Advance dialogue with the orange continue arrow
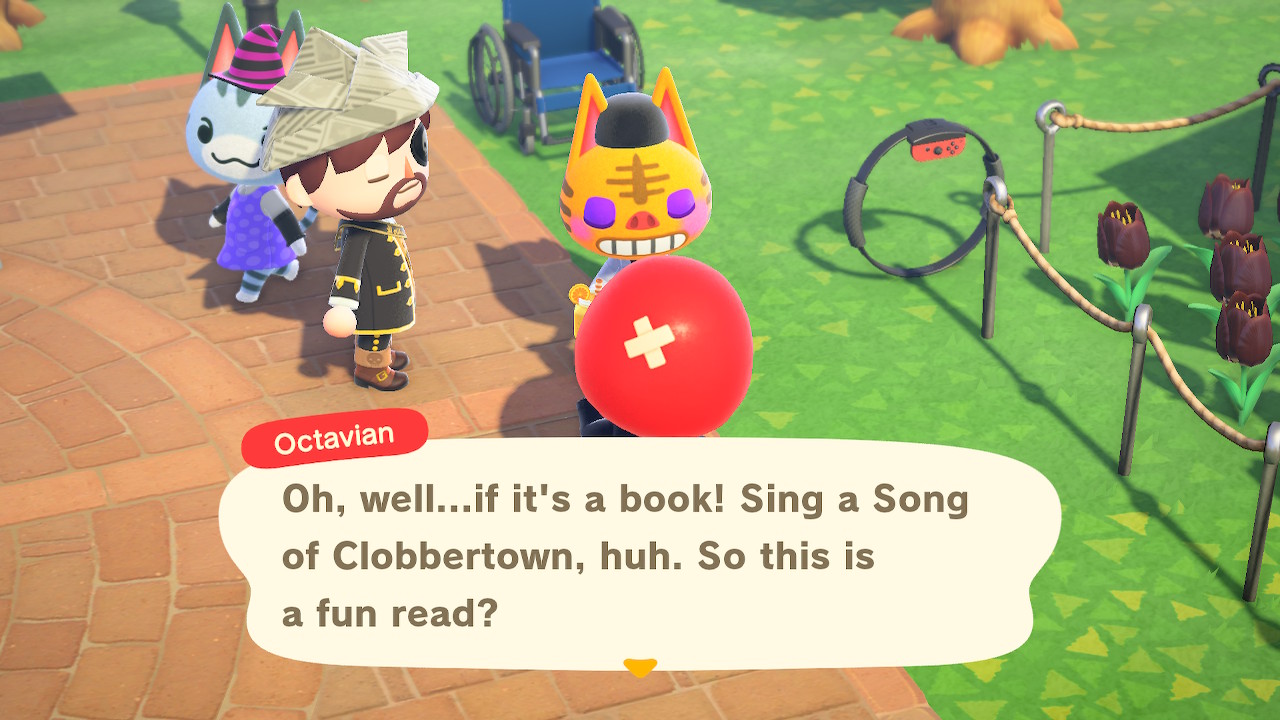 point(639,667)
